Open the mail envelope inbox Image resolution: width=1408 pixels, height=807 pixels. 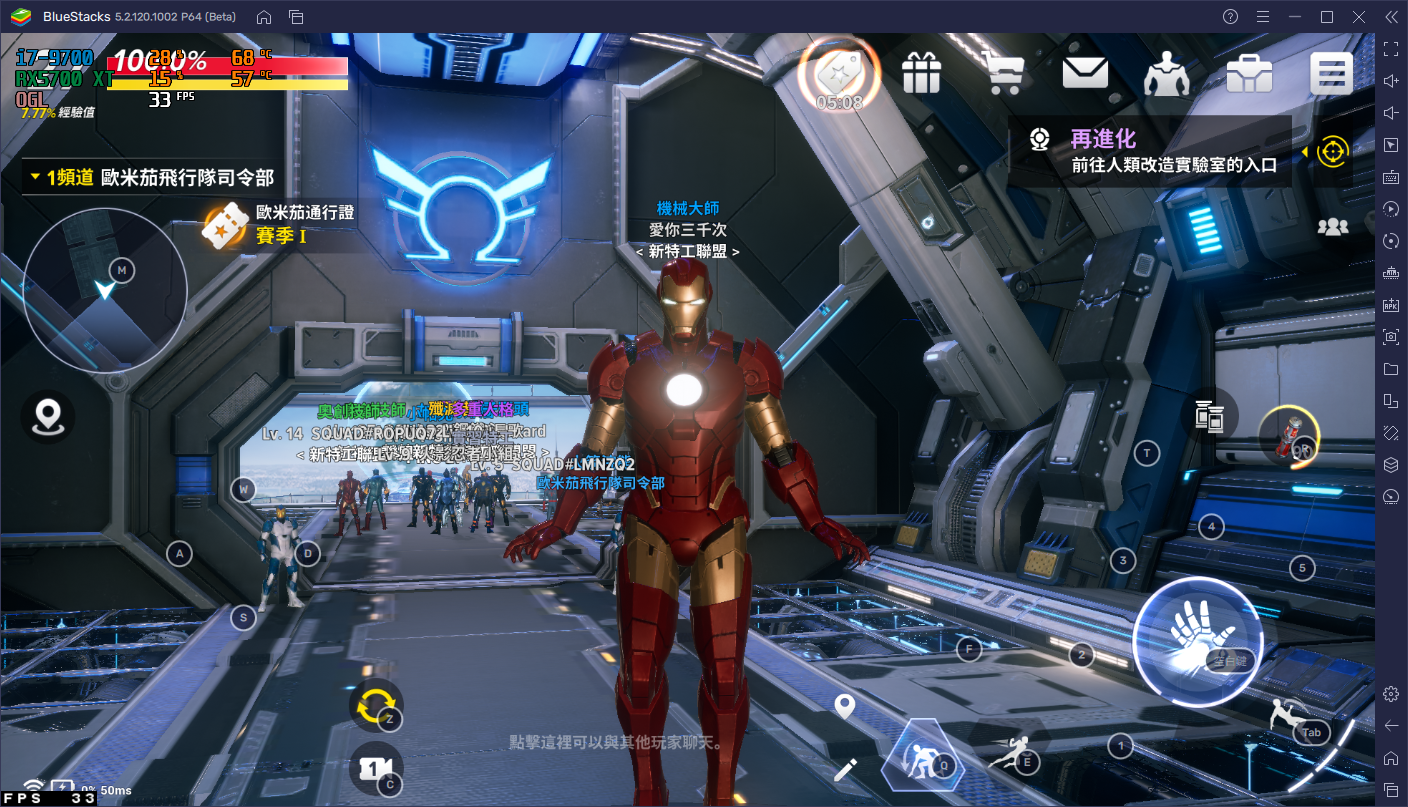[1084, 72]
